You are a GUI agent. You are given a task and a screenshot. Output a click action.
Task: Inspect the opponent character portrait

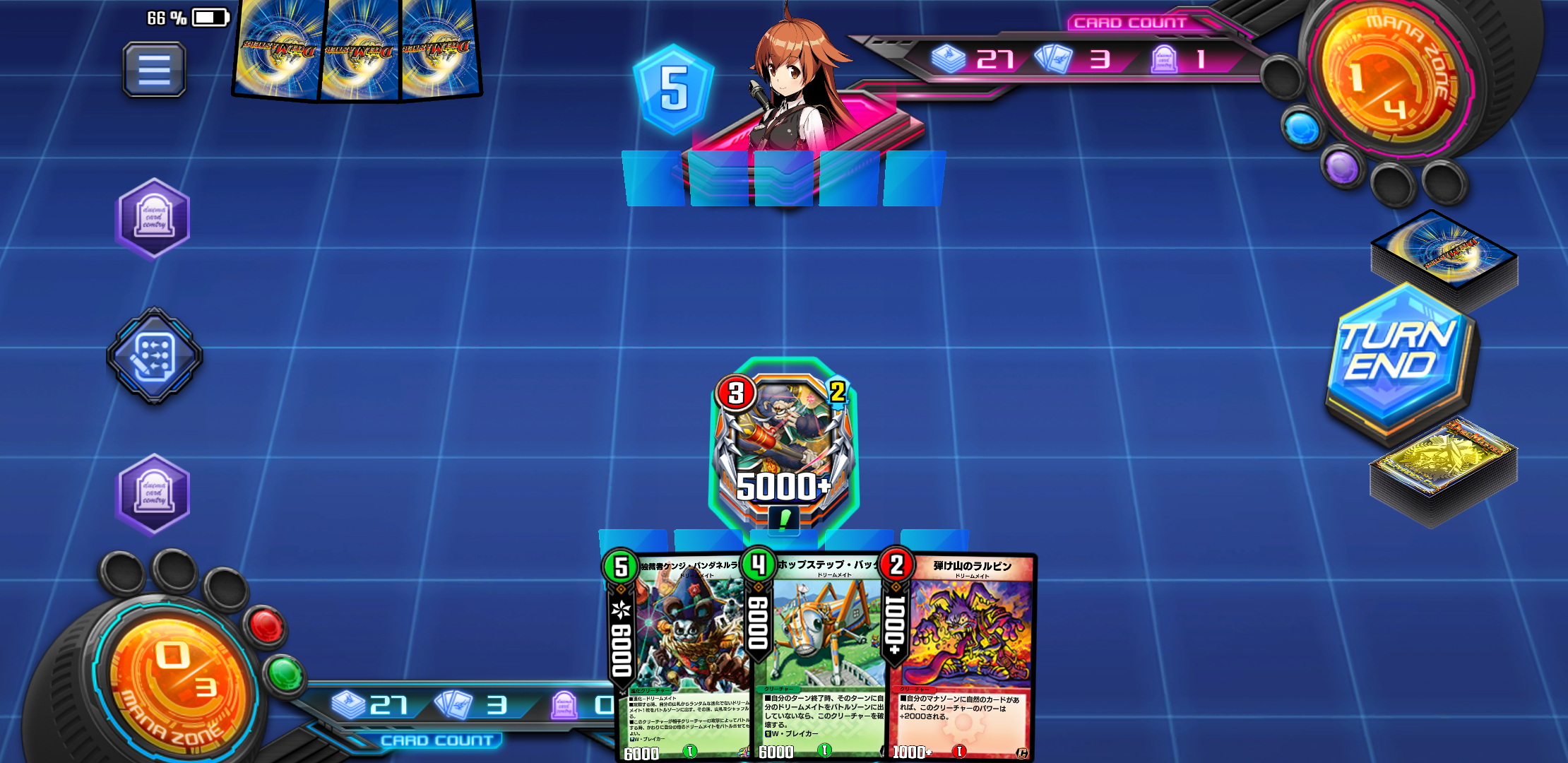(795, 85)
